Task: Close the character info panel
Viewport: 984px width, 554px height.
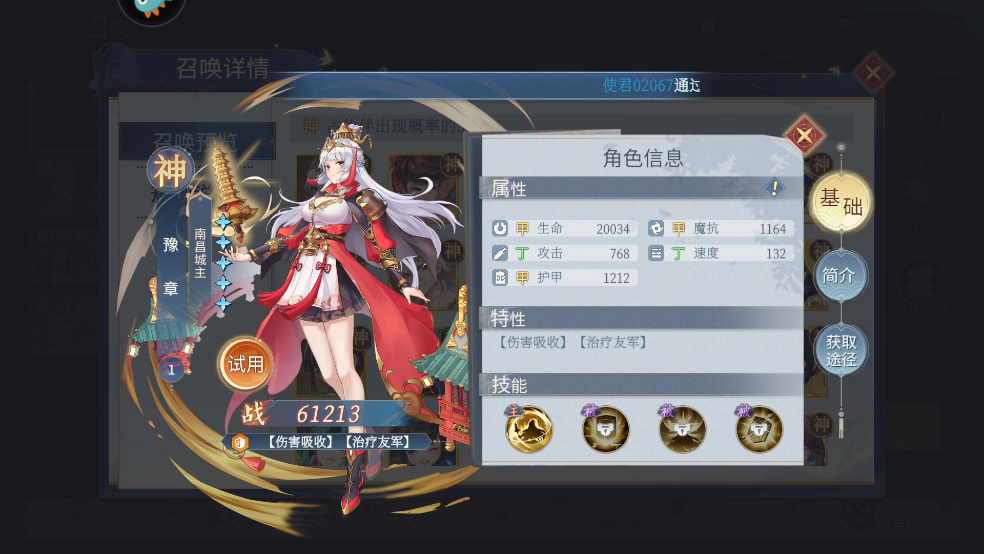Action: click(803, 135)
